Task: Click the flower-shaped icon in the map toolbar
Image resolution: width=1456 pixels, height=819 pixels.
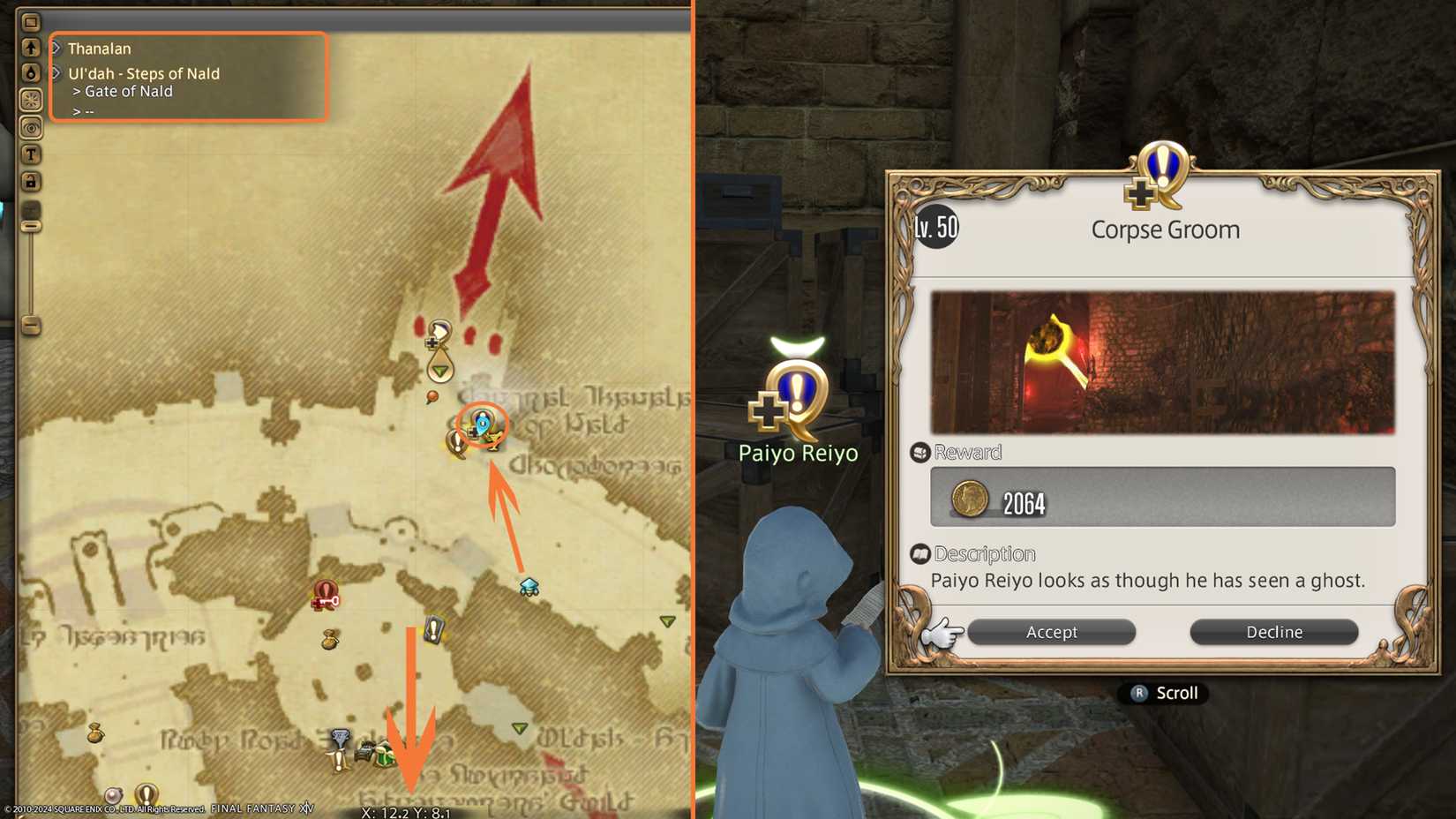Action: click(31, 100)
